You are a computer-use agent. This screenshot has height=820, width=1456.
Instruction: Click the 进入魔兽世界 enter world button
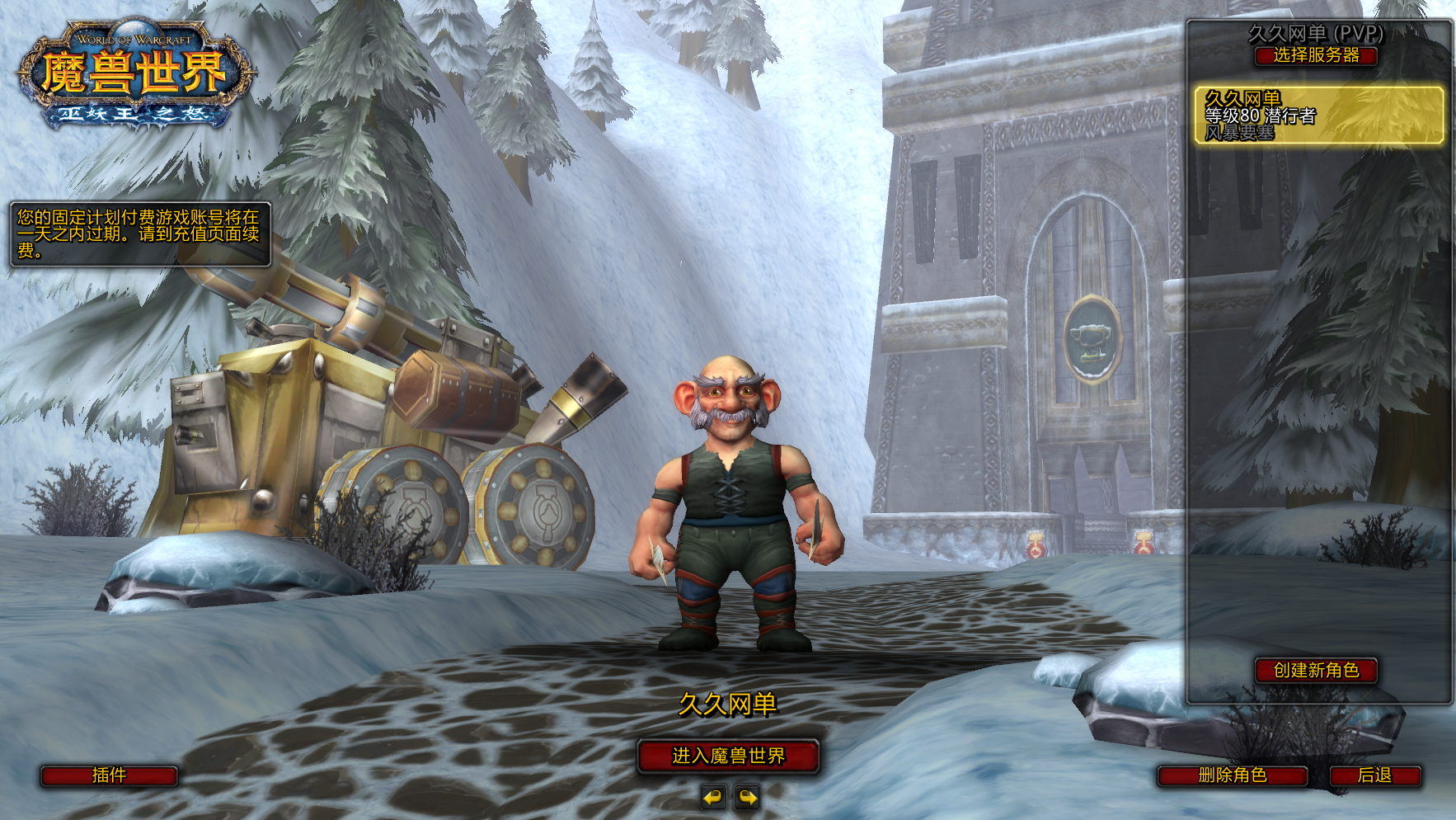728,756
